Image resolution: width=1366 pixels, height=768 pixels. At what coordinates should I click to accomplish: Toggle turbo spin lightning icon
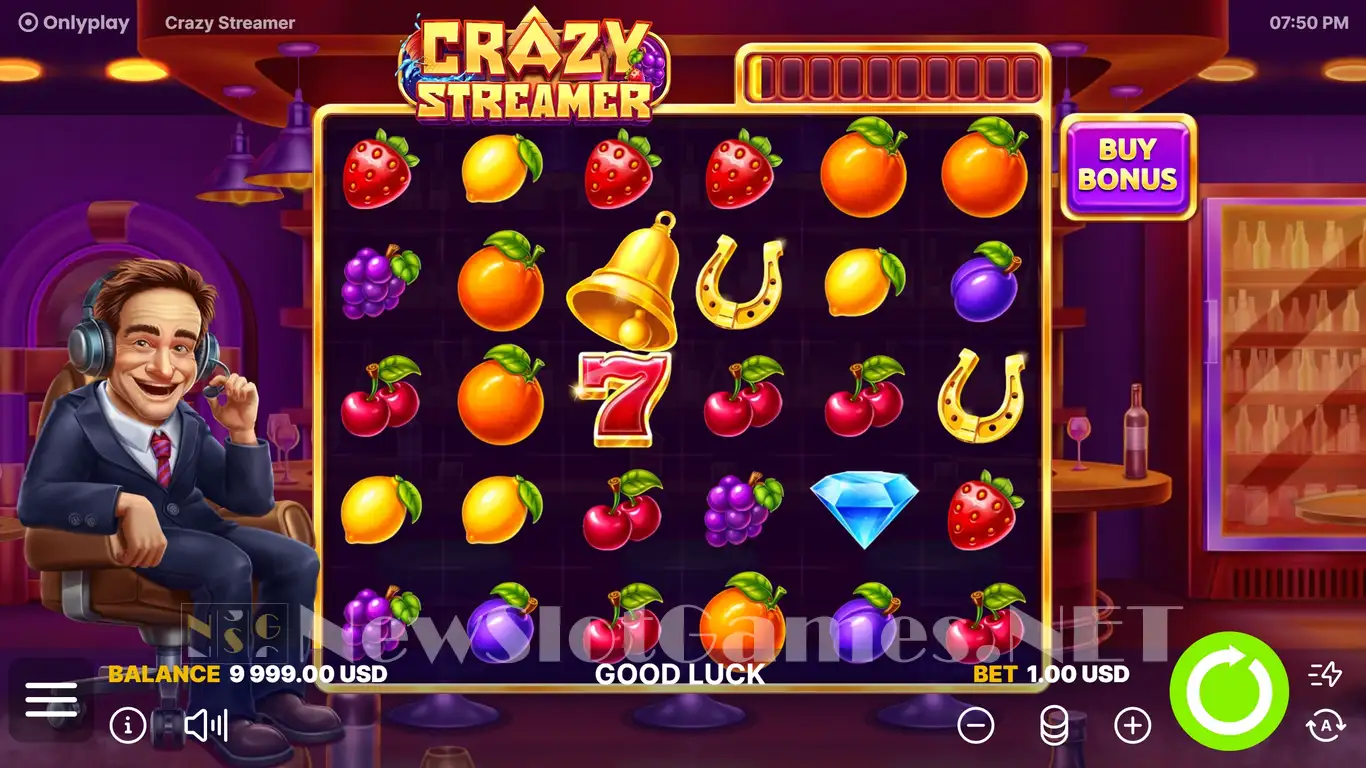(x=1325, y=675)
